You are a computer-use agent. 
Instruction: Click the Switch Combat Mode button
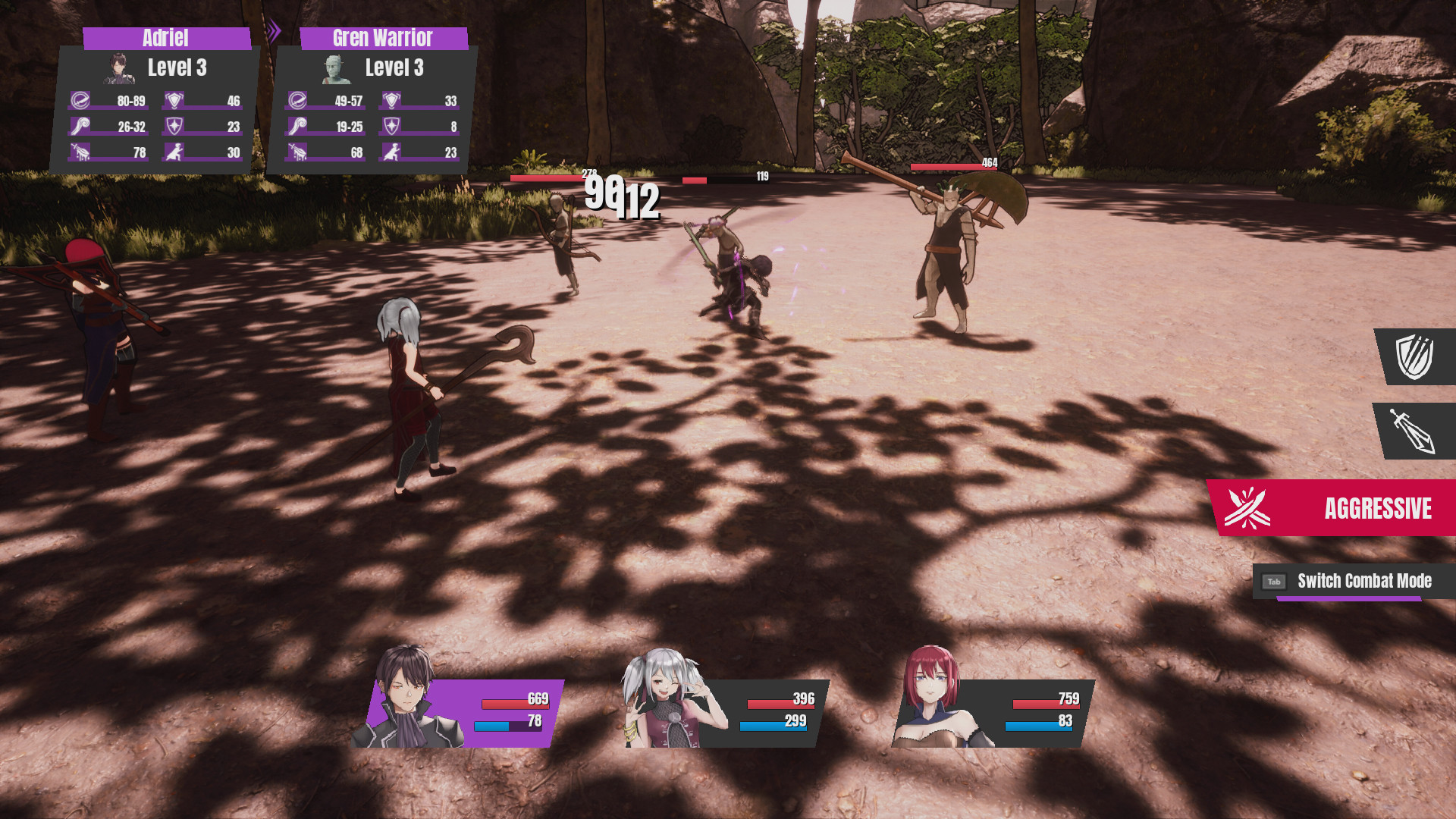[1354, 582]
